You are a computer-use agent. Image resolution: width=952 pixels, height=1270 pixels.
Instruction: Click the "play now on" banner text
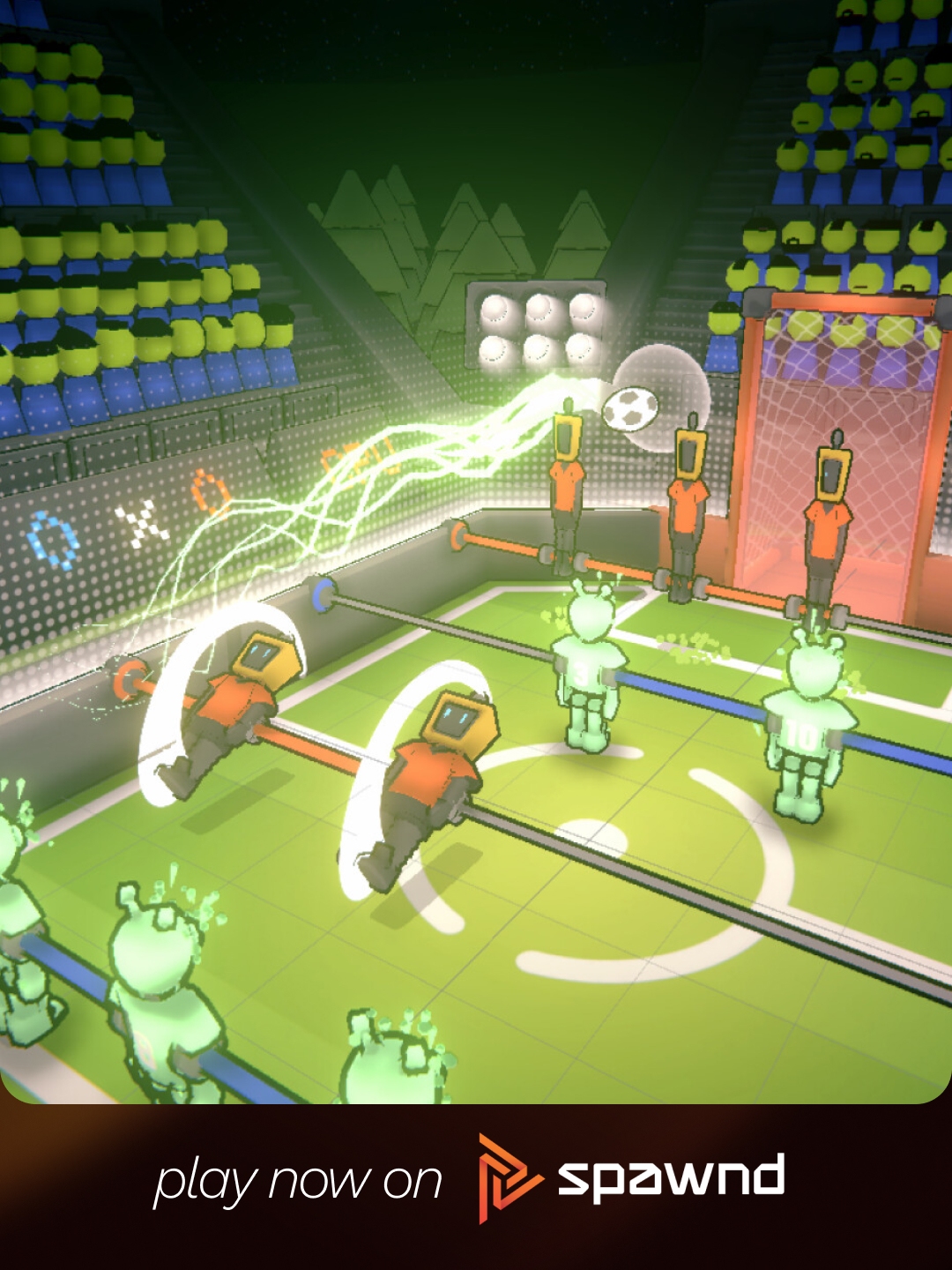tap(298, 1181)
